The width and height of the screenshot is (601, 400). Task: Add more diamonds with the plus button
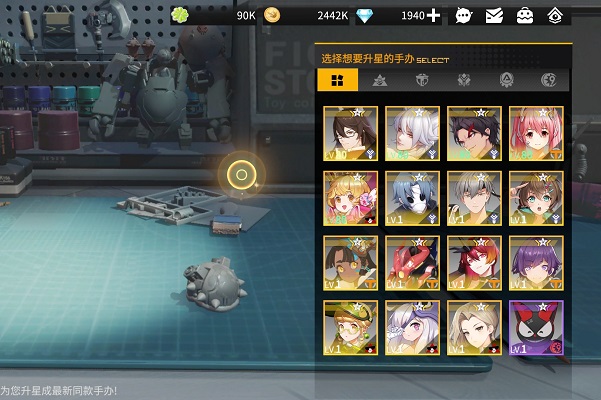[433, 15]
